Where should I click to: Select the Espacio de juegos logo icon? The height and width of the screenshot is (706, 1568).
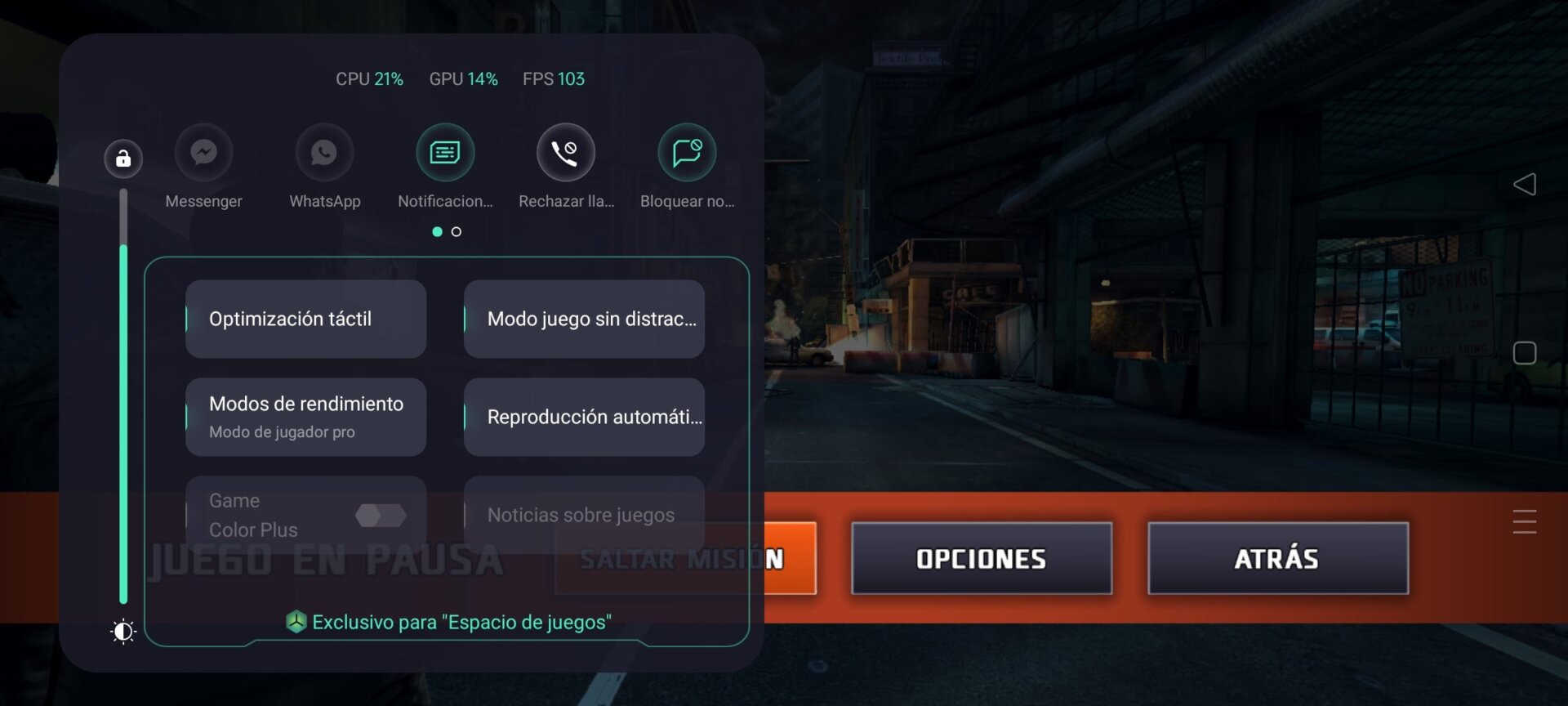point(296,622)
